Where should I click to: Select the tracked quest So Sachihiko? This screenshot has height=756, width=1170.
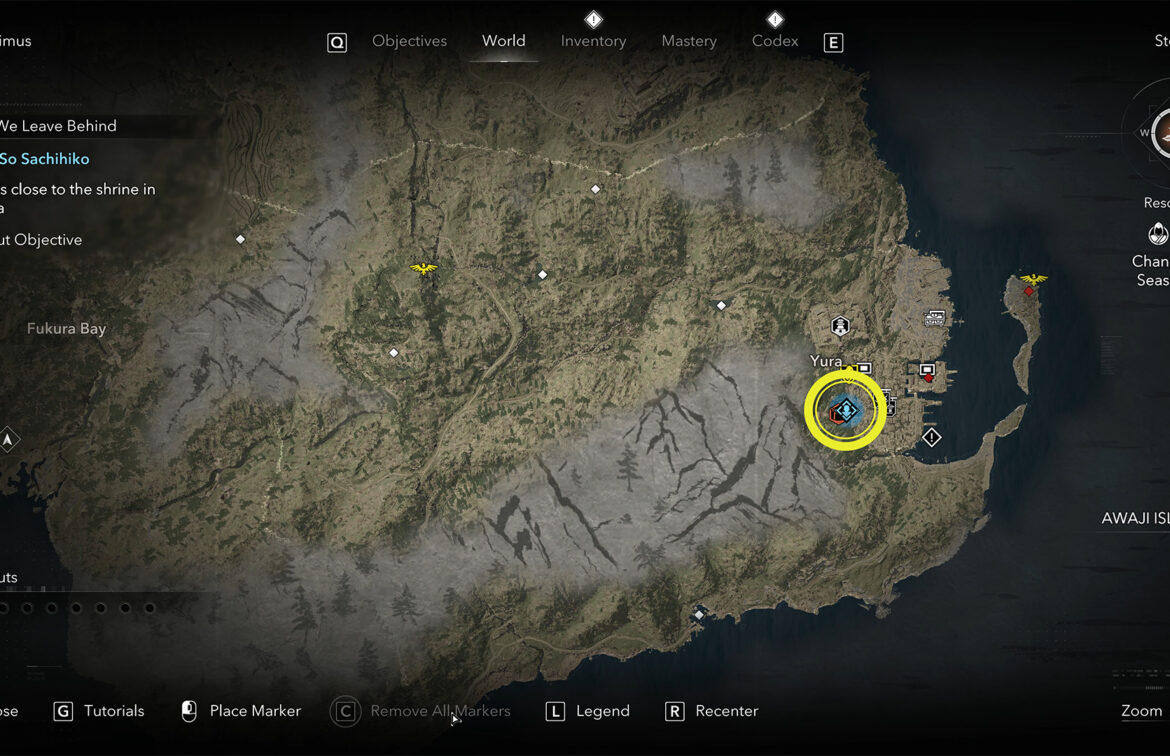(x=45, y=159)
